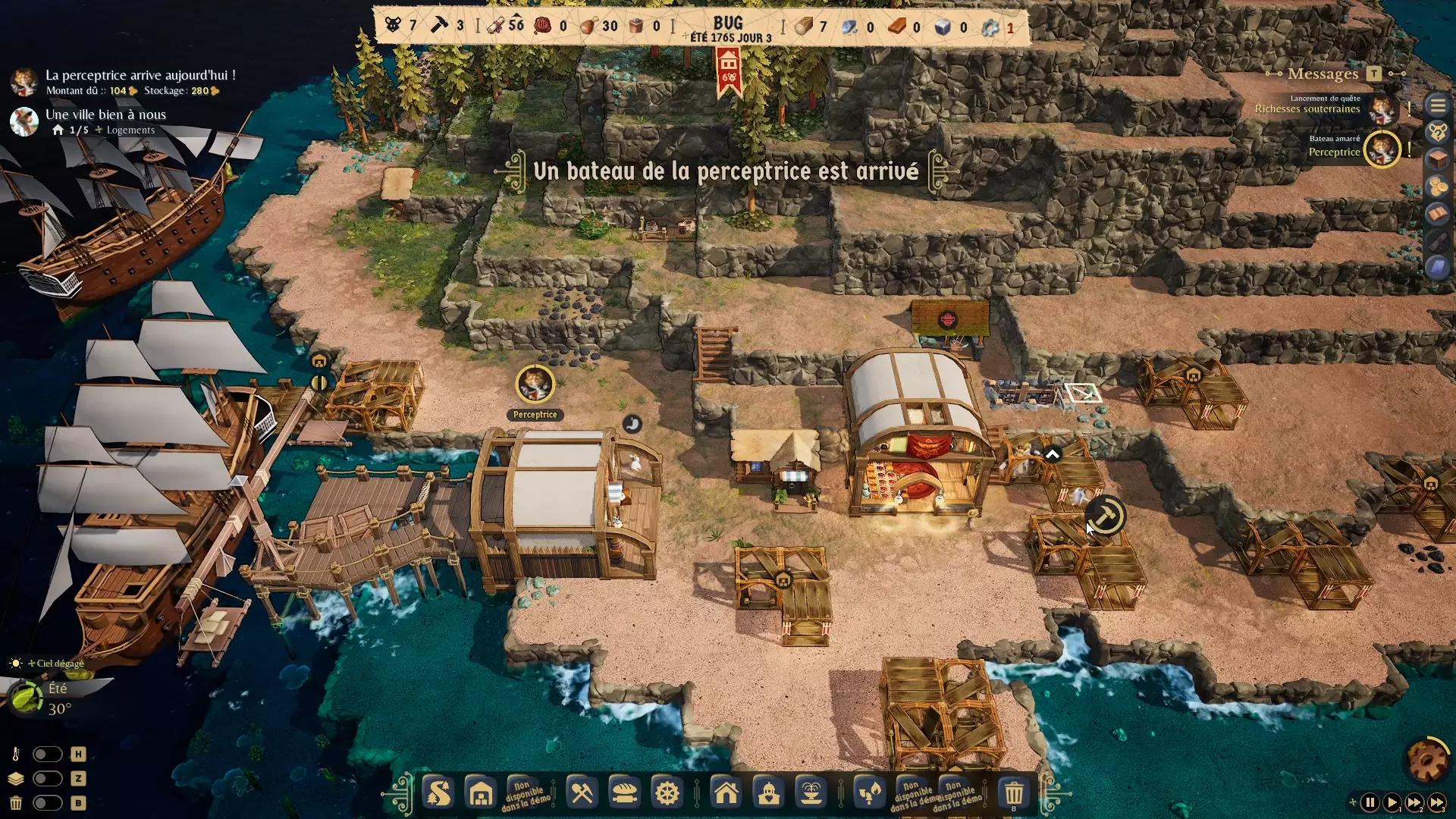Screen dimensions: 1456x819
Task: Toggle the switch labeled H
Action: (x=49, y=755)
